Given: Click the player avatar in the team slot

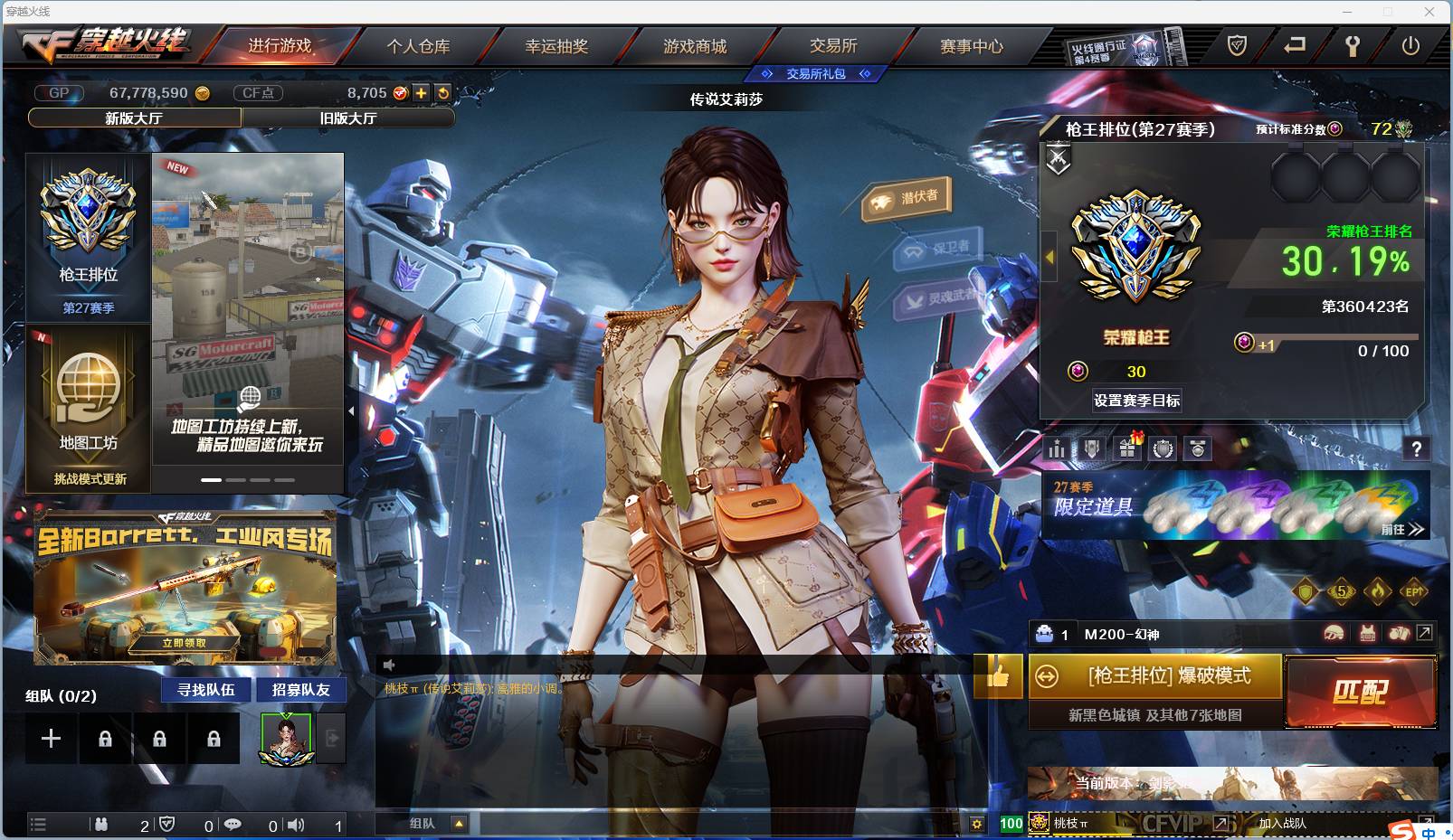Looking at the screenshot, I should pos(286,737).
